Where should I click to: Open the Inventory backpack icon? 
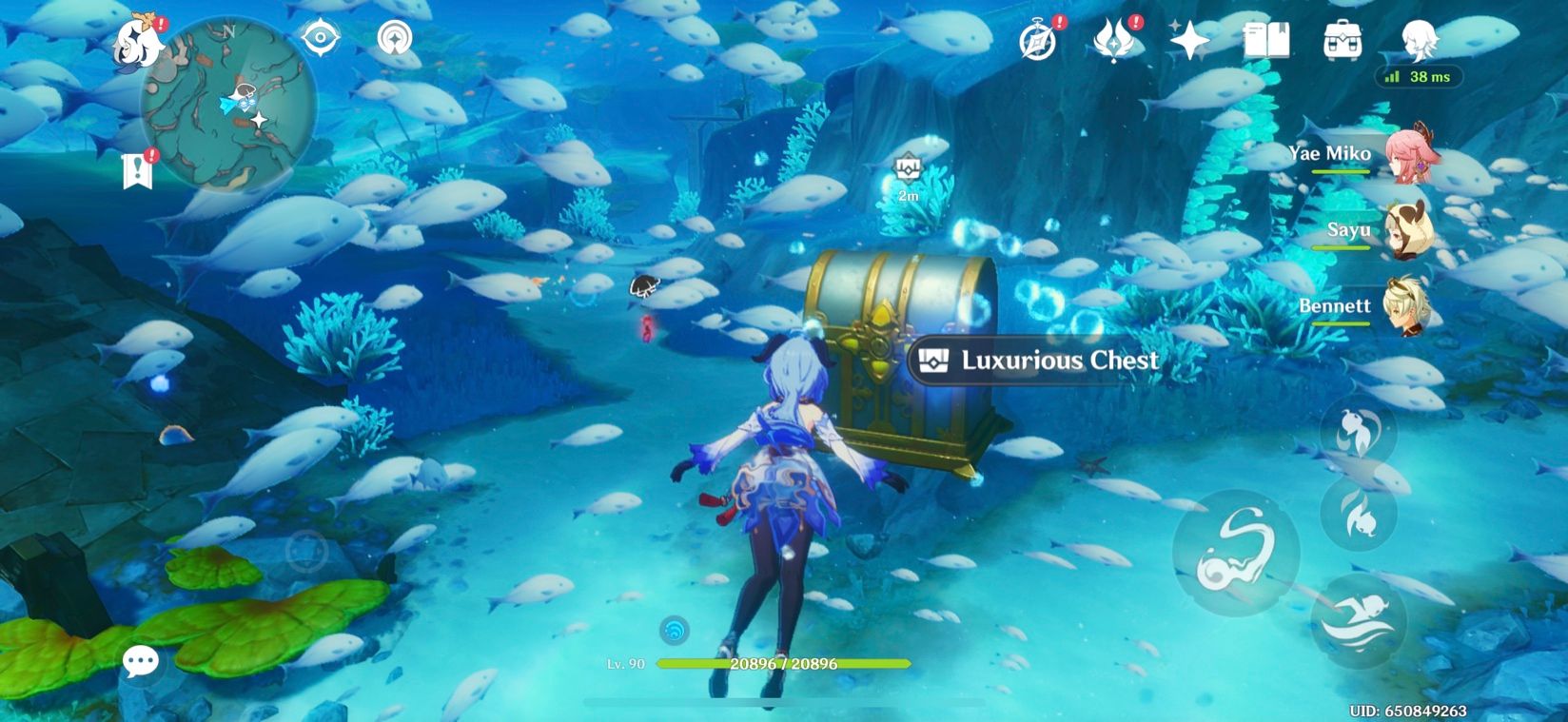(1343, 40)
